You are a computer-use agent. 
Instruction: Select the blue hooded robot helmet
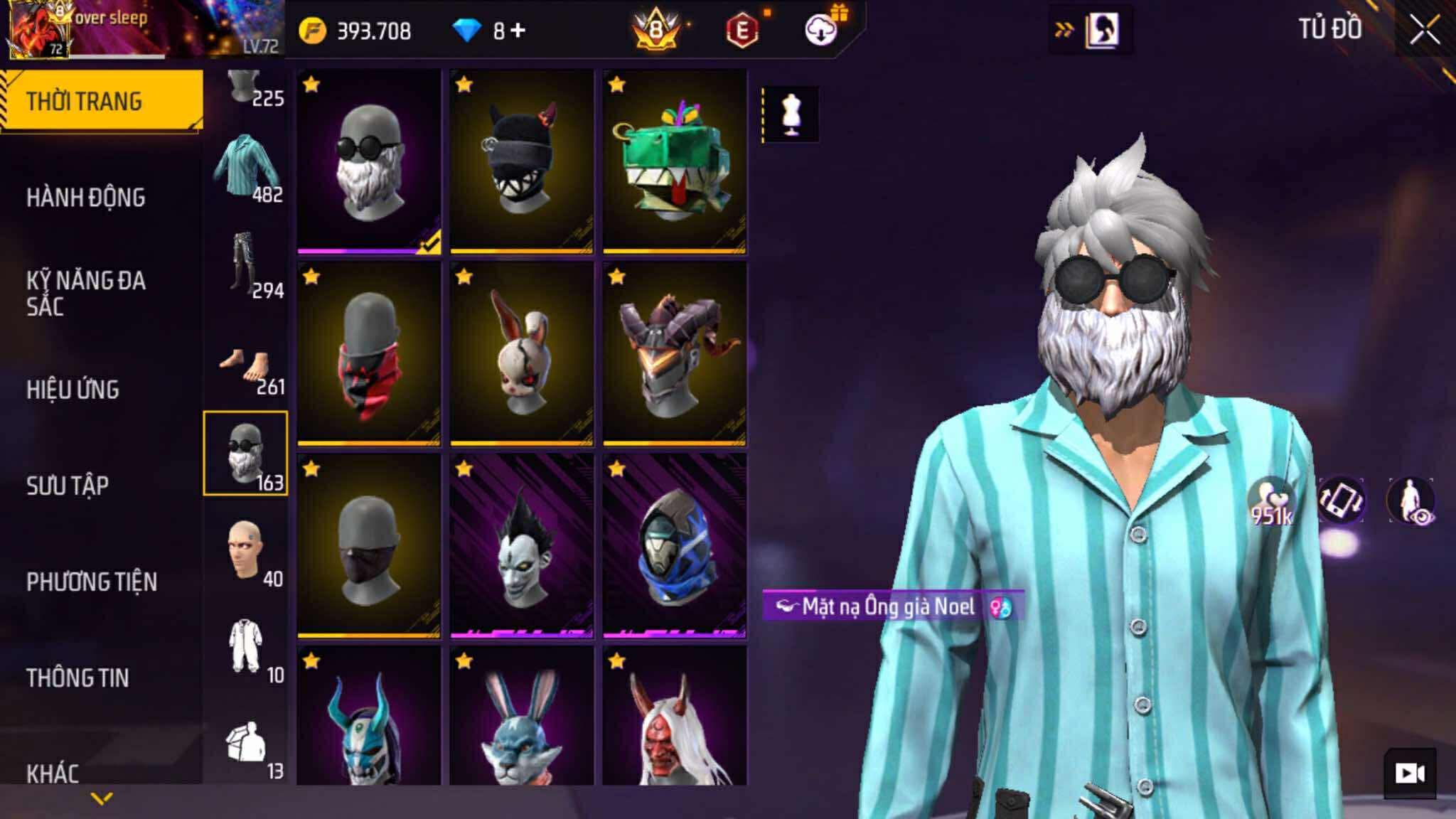click(674, 545)
